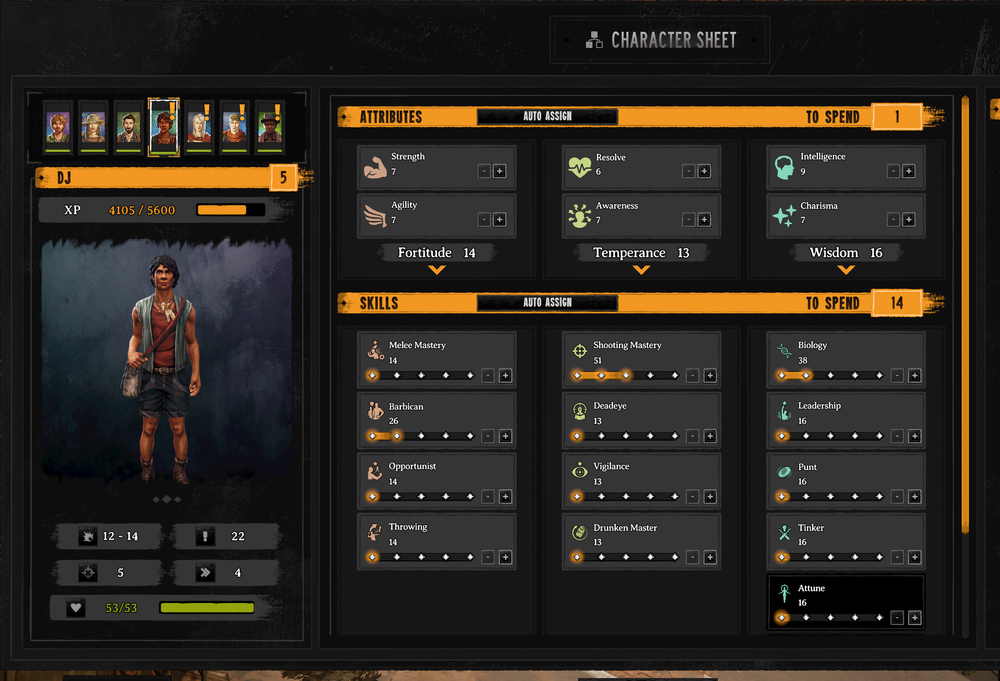Increase the Biology skill
The image size is (1000, 681).
[914, 376]
